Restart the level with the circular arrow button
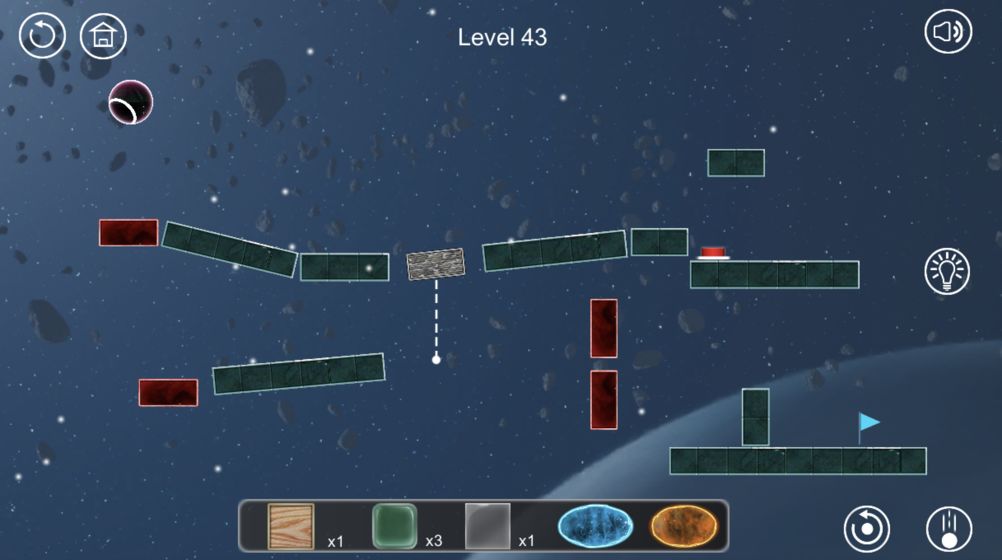The width and height of the screenshot is (1002, 560). click(x=42, y=36)
